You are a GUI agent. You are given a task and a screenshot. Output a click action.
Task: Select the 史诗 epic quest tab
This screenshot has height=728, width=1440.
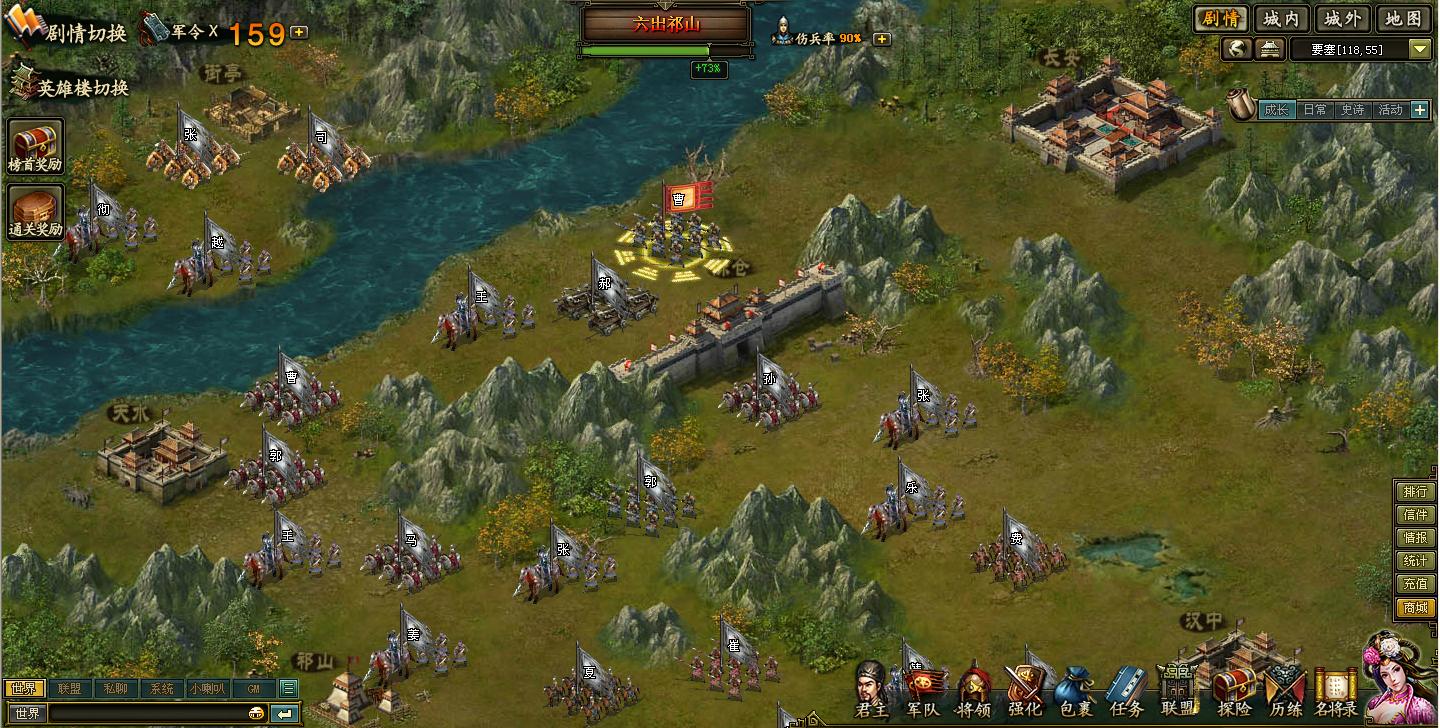1352,110
